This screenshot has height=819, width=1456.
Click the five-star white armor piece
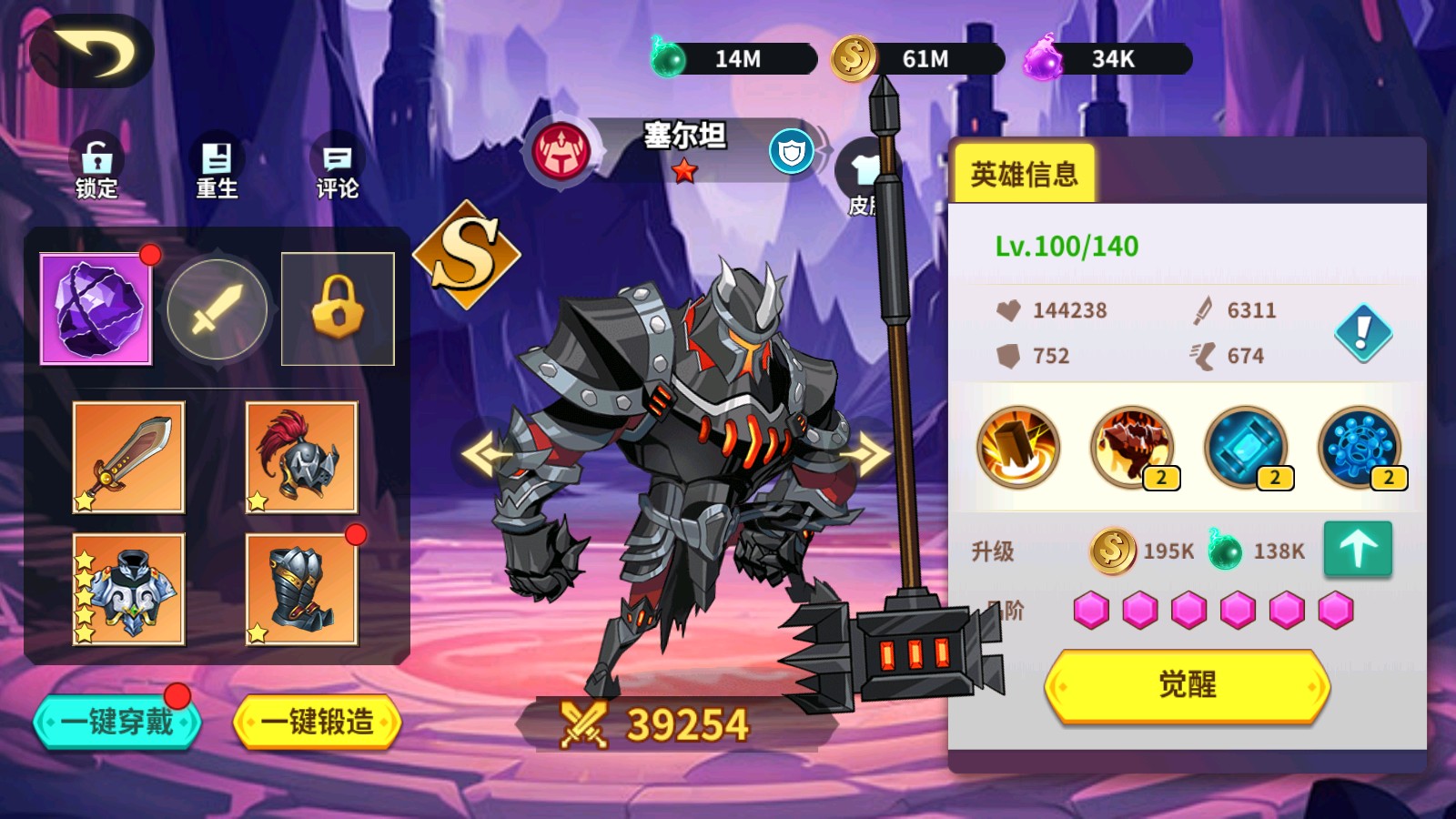[x=130, y=591]
